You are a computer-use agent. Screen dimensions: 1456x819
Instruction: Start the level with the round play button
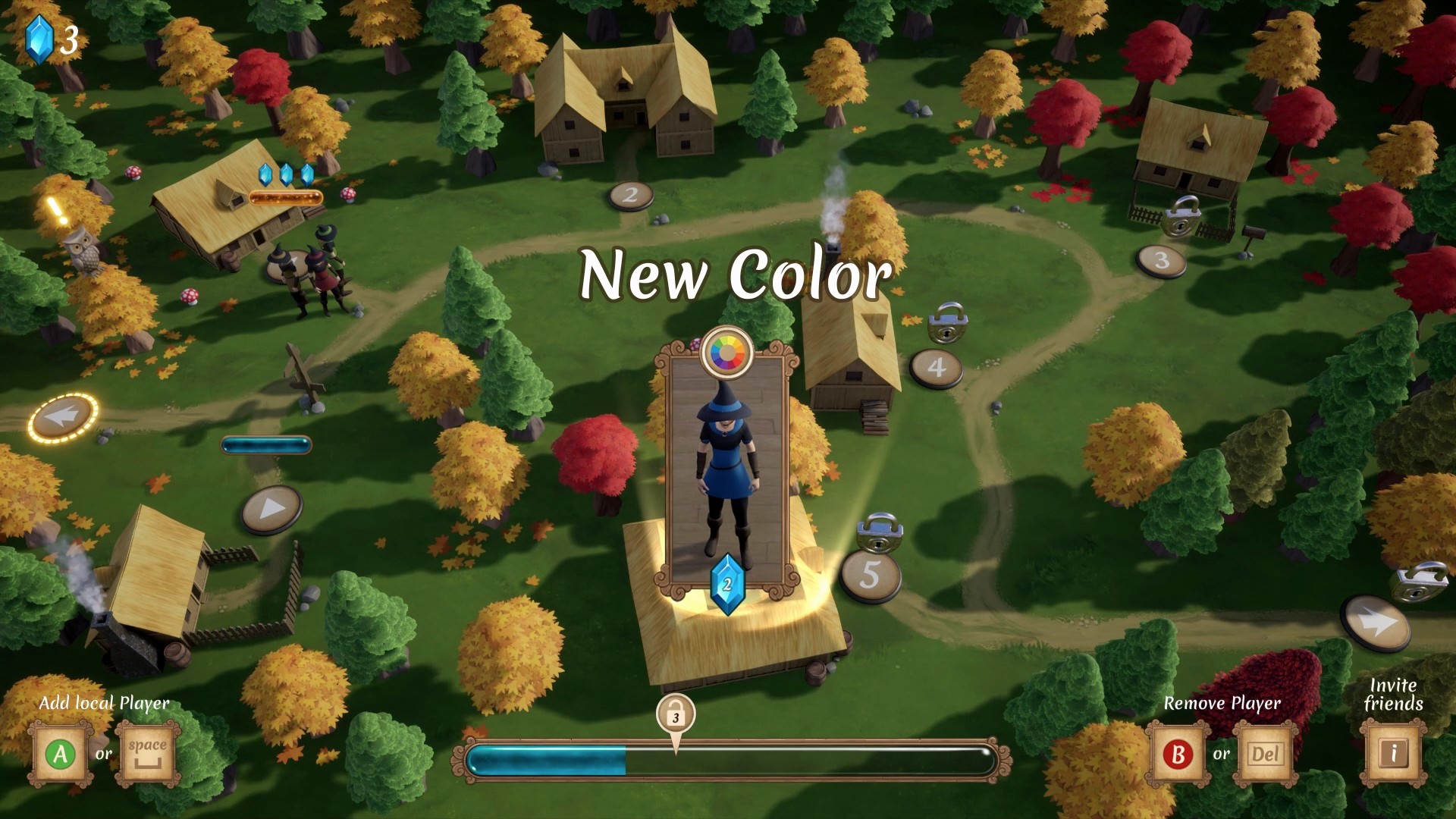click(271, 510)
